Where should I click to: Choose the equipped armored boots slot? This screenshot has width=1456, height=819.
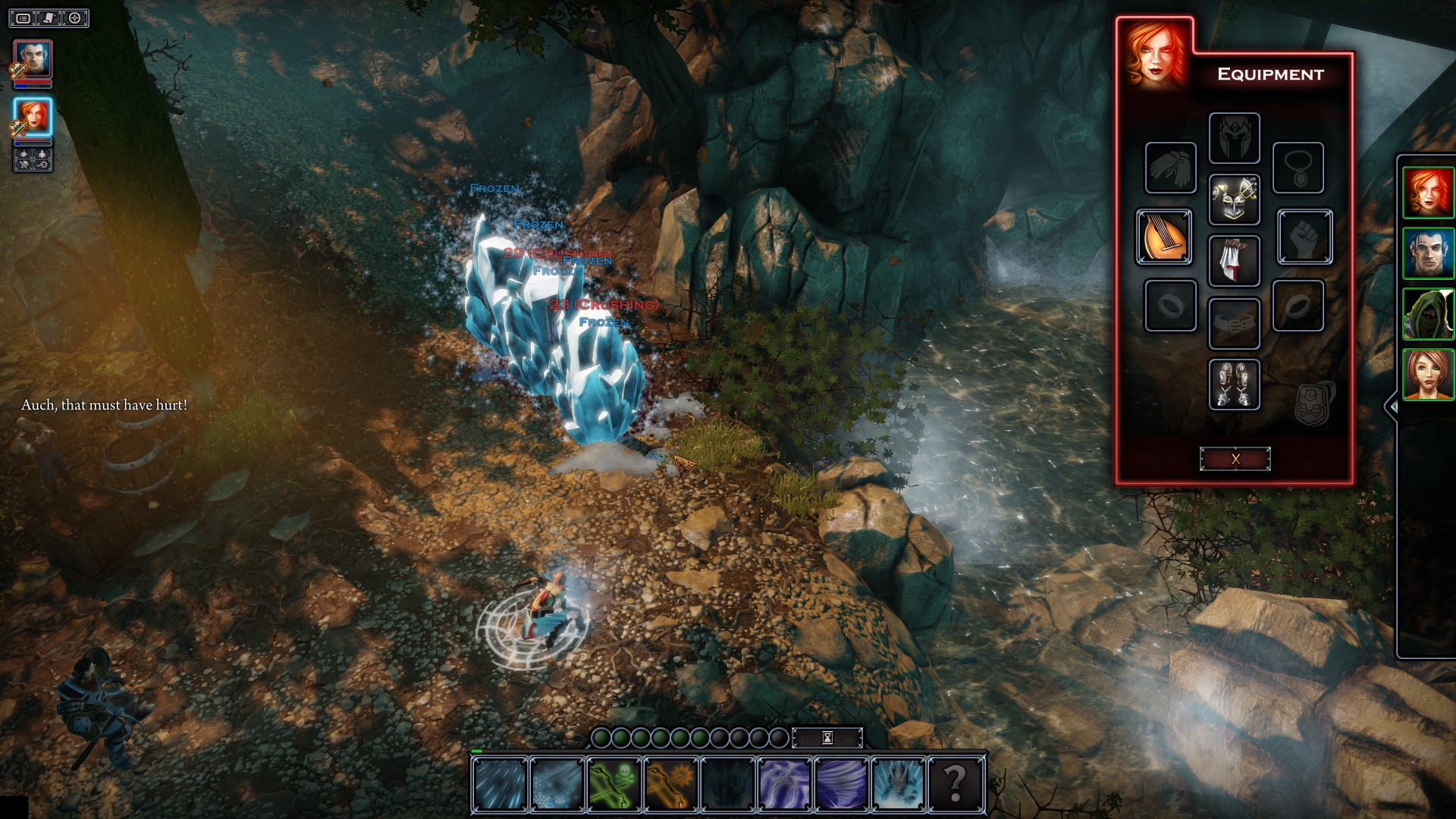pos(1234,384)
